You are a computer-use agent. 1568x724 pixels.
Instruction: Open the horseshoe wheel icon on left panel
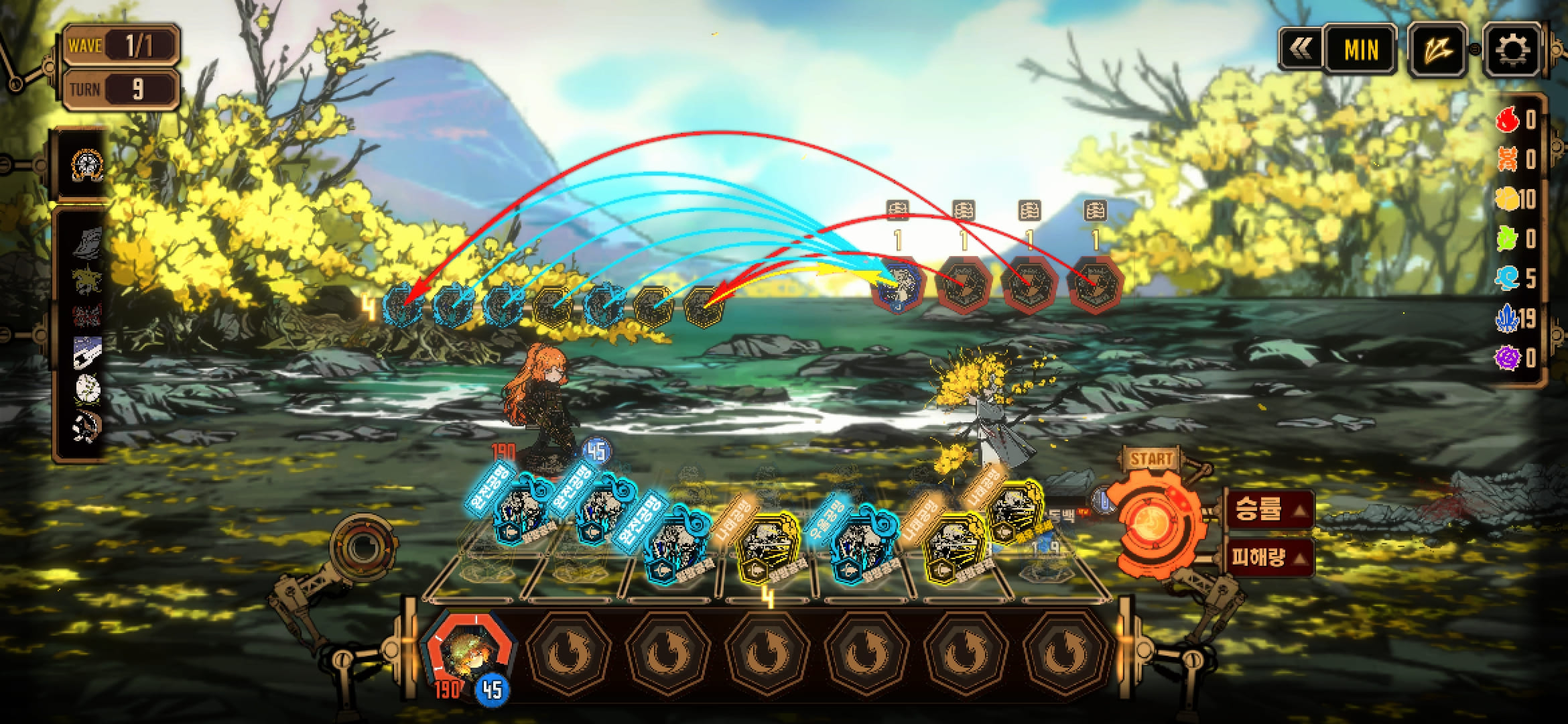click(88, 164)
